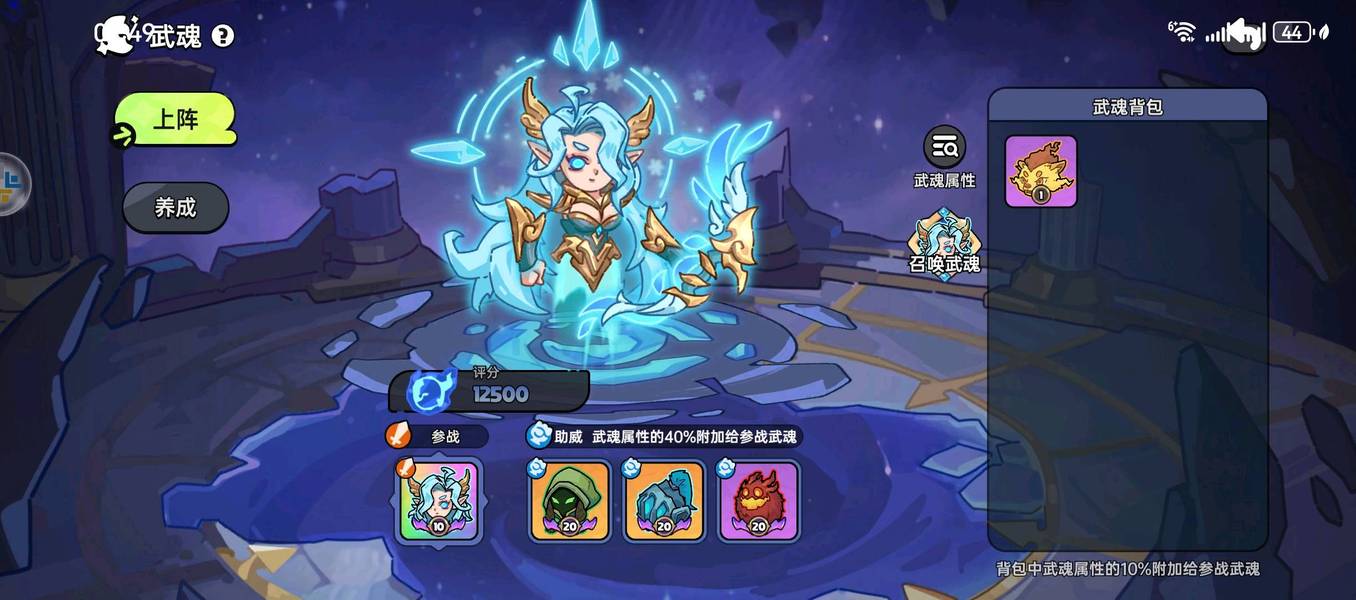
Task: Go back using the top-left arrow
Action: 112,34
